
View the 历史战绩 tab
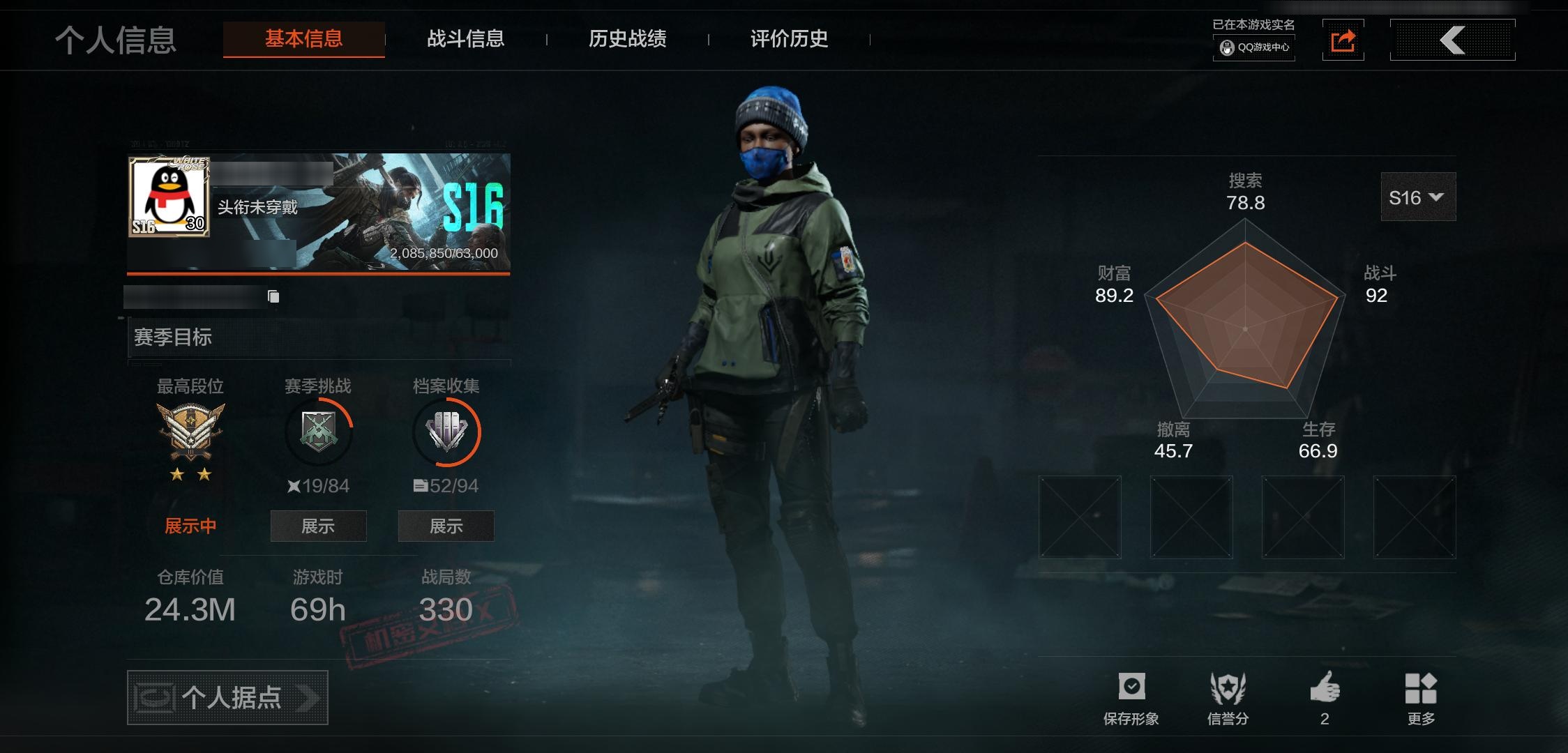point(627,39)
